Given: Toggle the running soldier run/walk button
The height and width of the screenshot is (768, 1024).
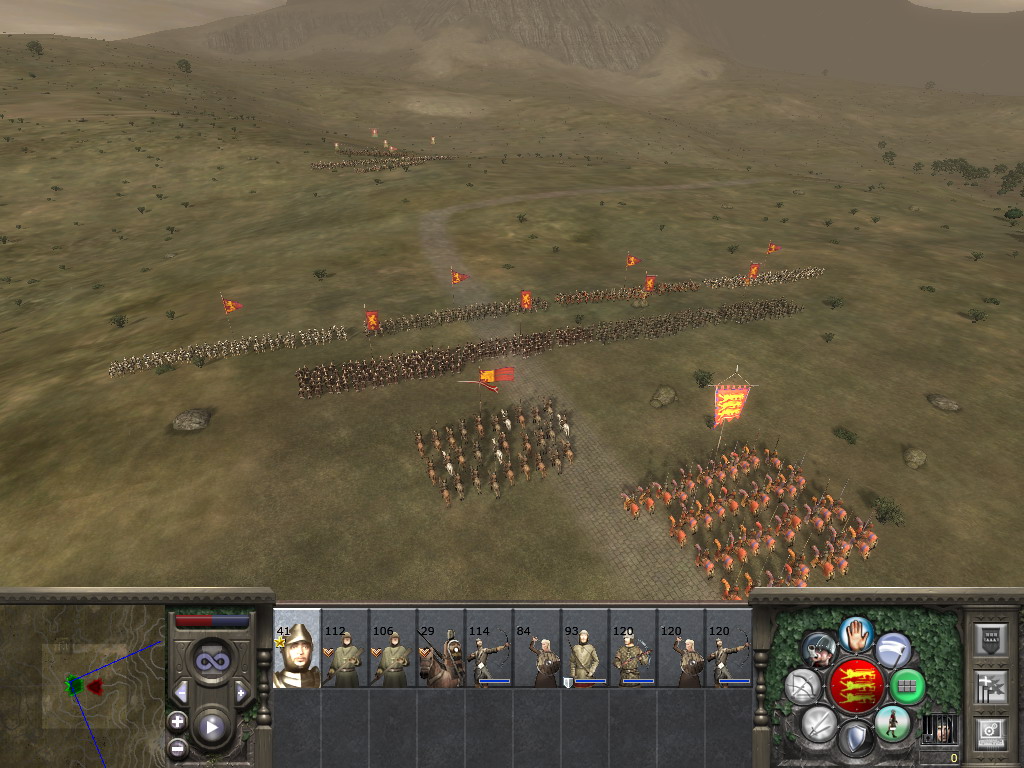Looking at the screenshot, I should (891, 723).
